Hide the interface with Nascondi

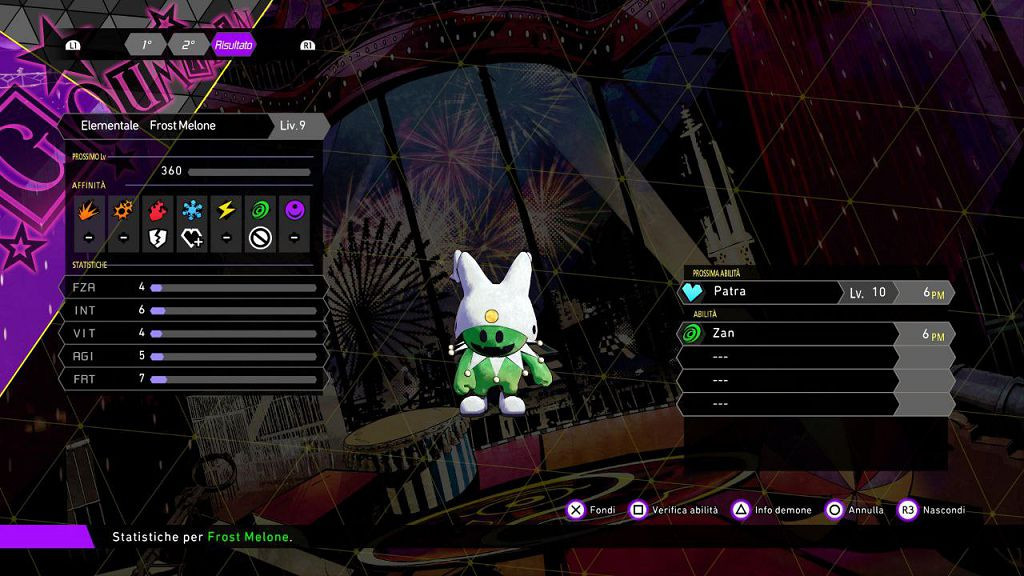(x=932, y=510)
